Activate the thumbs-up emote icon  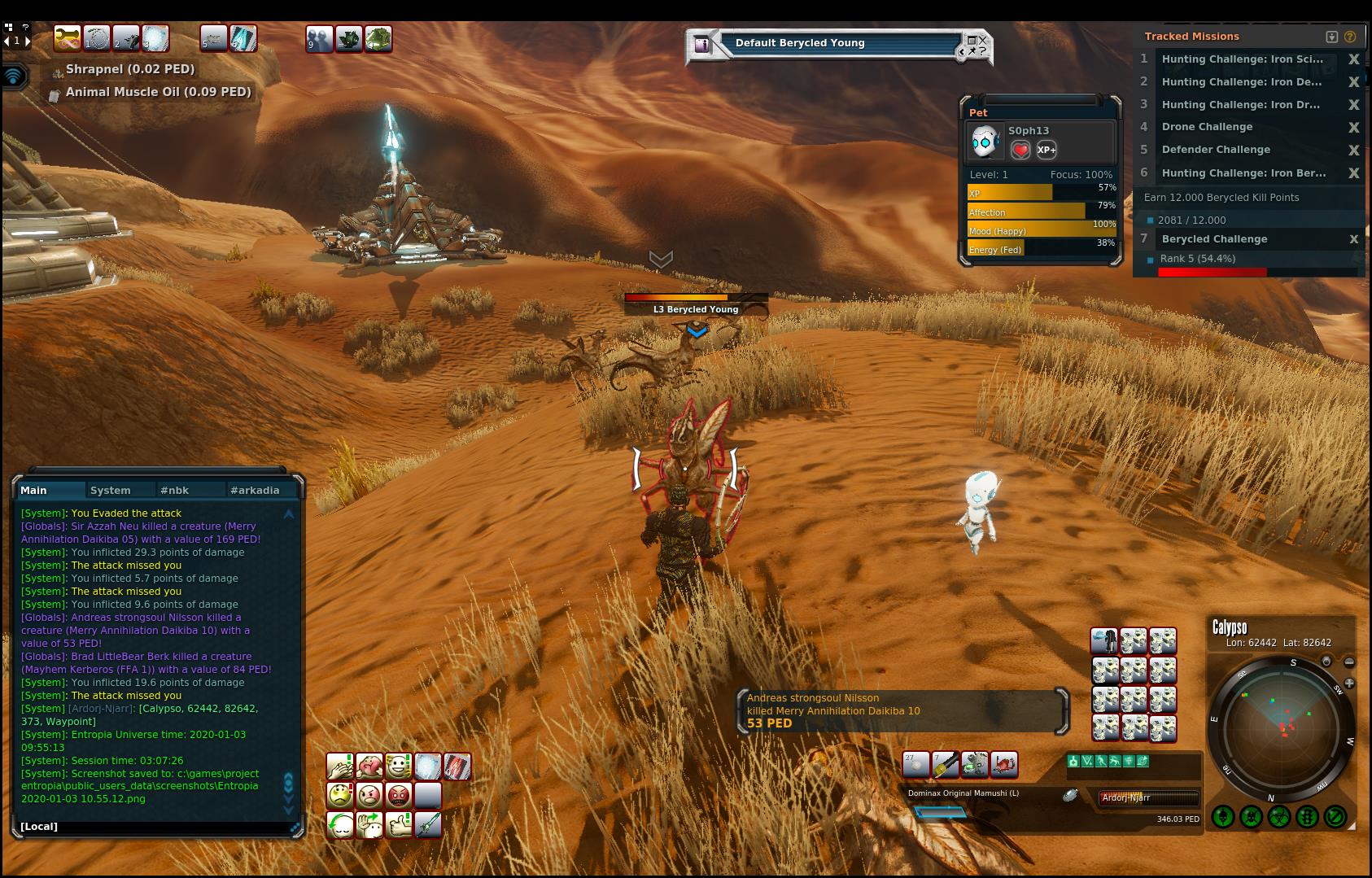[x=399, y=824]
